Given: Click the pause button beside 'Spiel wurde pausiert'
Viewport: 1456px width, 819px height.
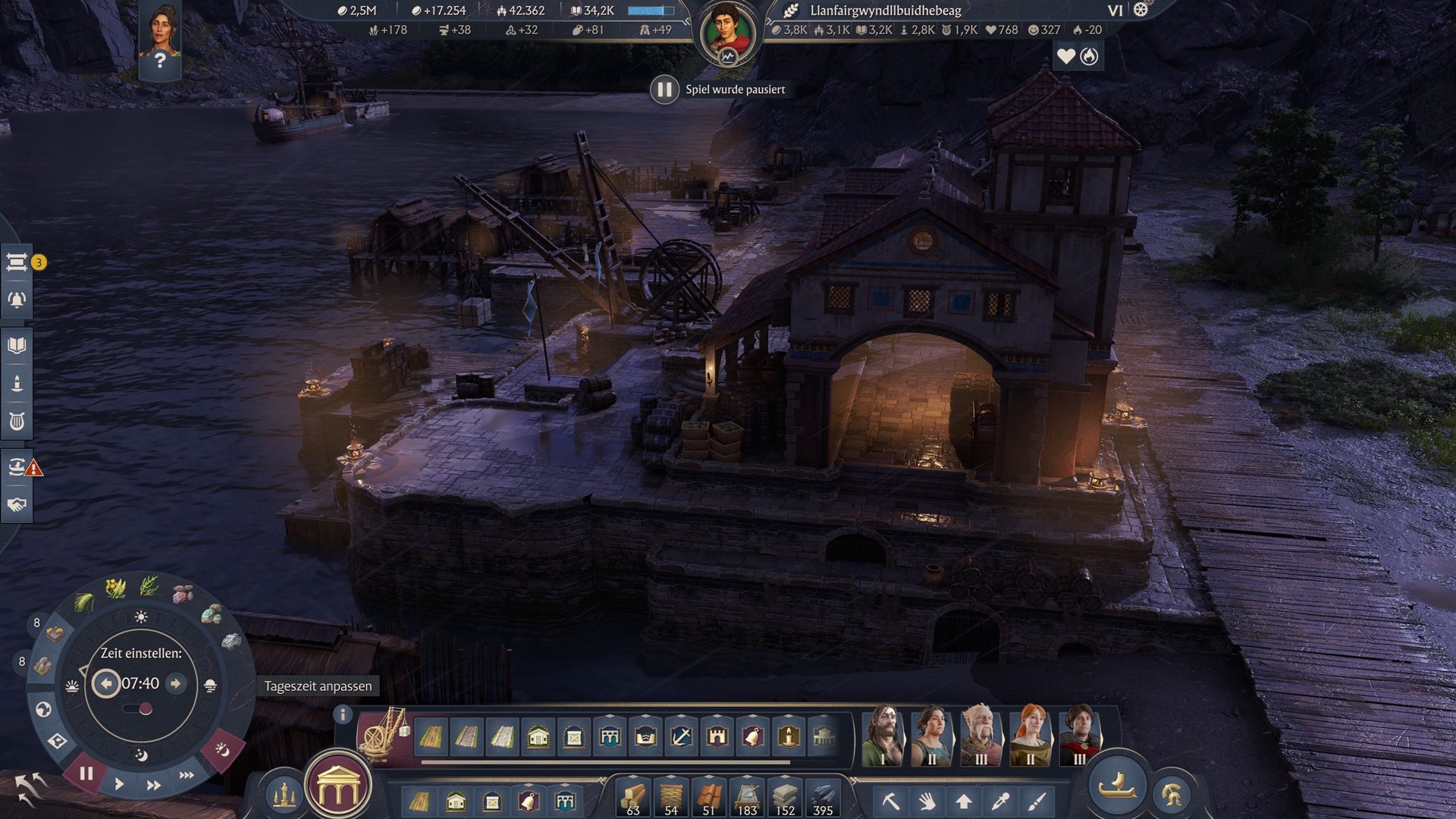Looking at the screenshot, I should 664,89.
